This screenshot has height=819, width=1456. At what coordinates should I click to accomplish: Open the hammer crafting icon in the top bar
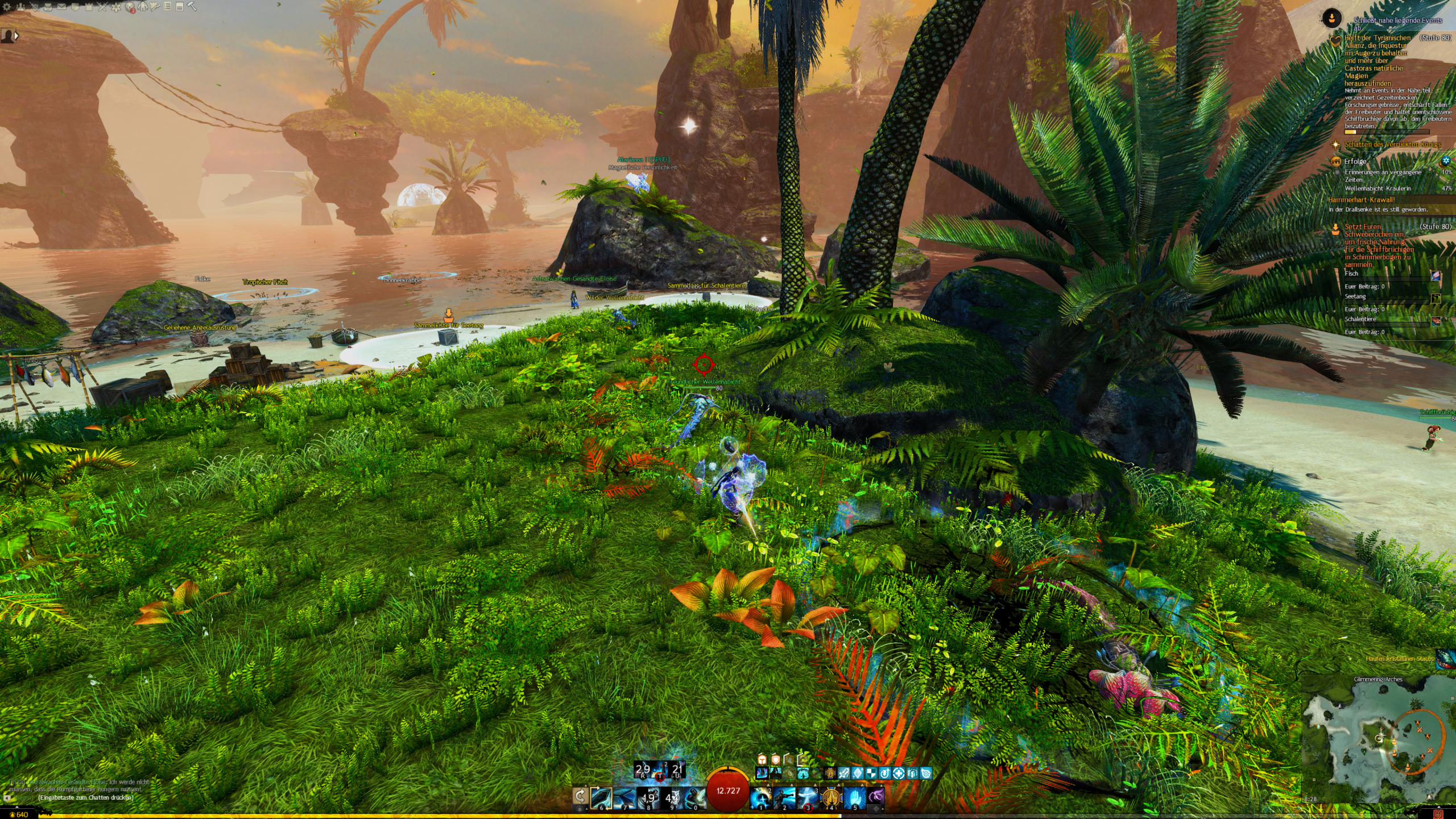[x=192, y=7]
